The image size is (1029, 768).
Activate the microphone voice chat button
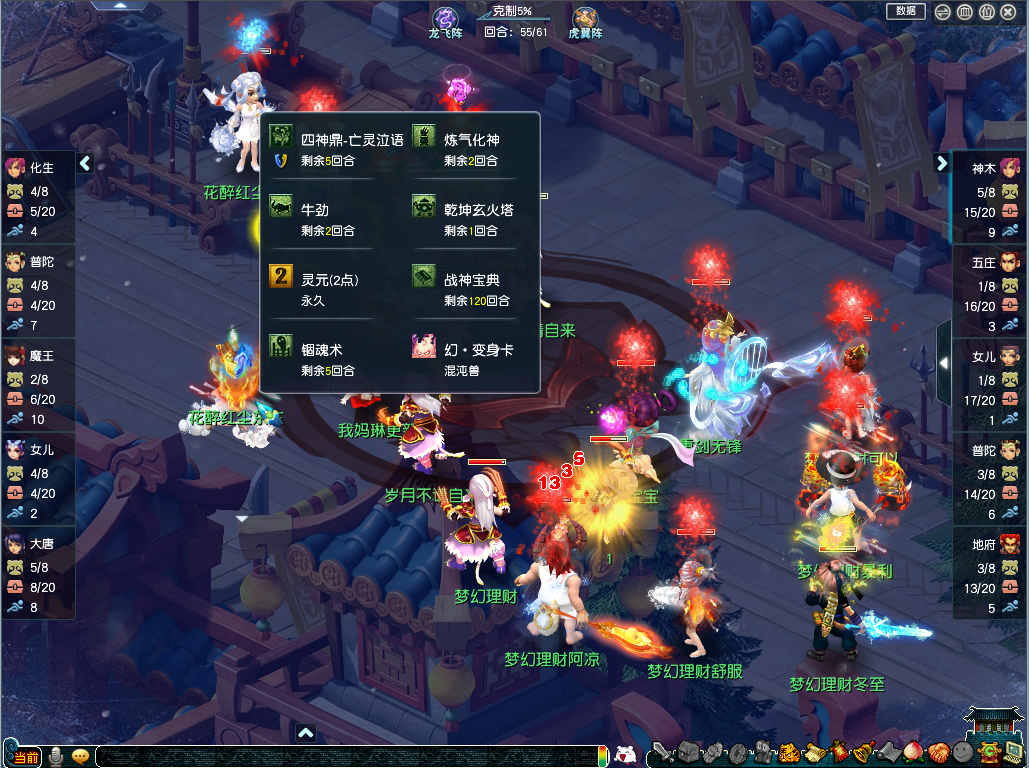tap(57, 757)
